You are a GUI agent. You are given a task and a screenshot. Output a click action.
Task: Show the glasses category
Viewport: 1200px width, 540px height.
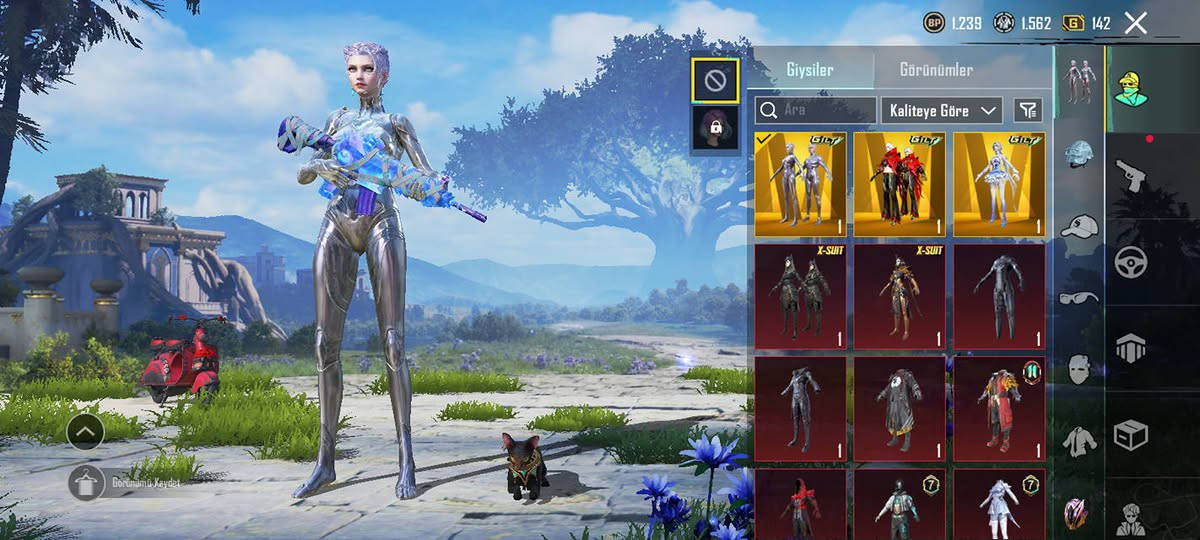(x=1079, y=297)
